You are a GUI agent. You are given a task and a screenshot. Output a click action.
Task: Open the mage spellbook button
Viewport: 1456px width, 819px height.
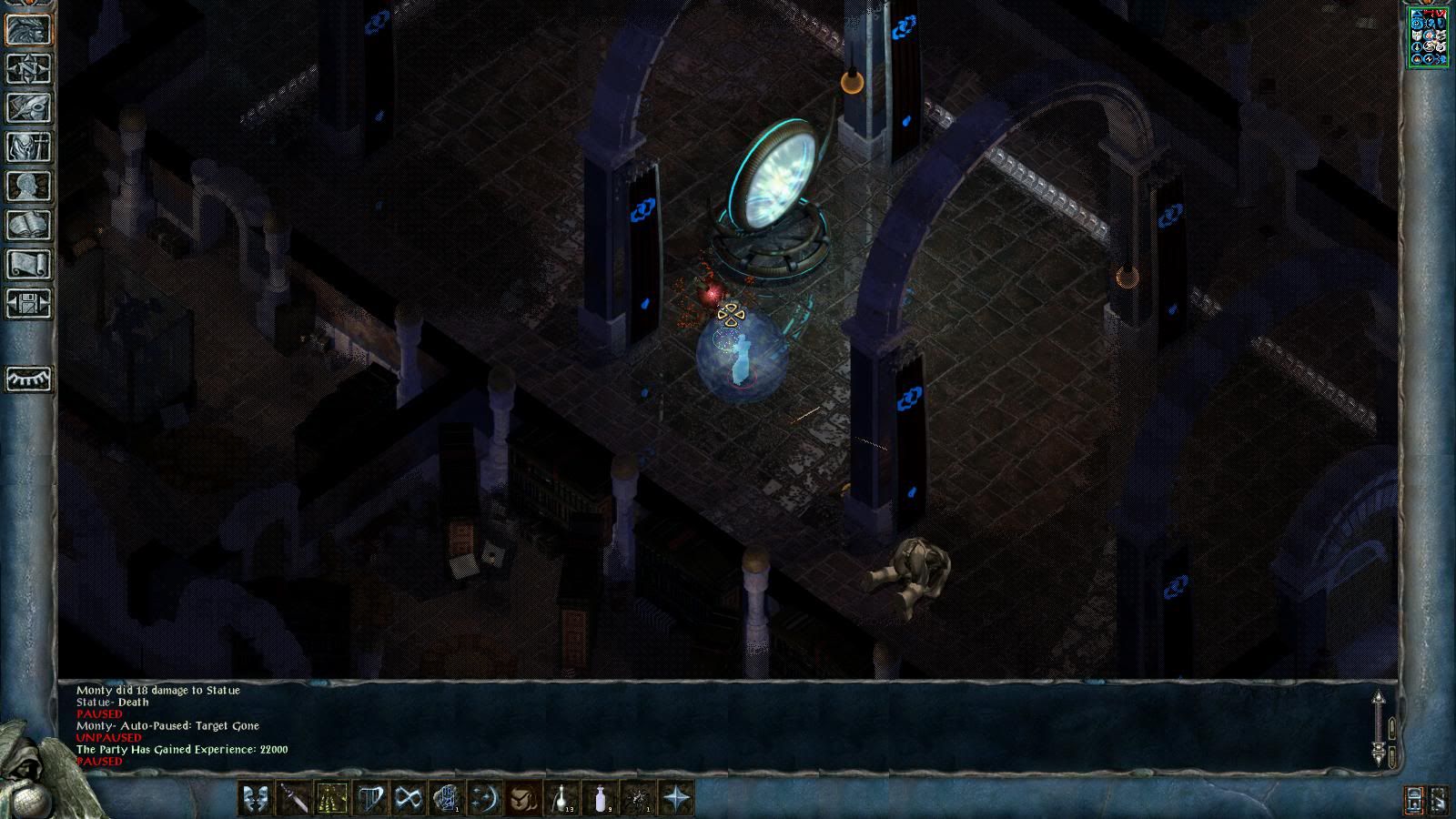(x=29, y=225)
